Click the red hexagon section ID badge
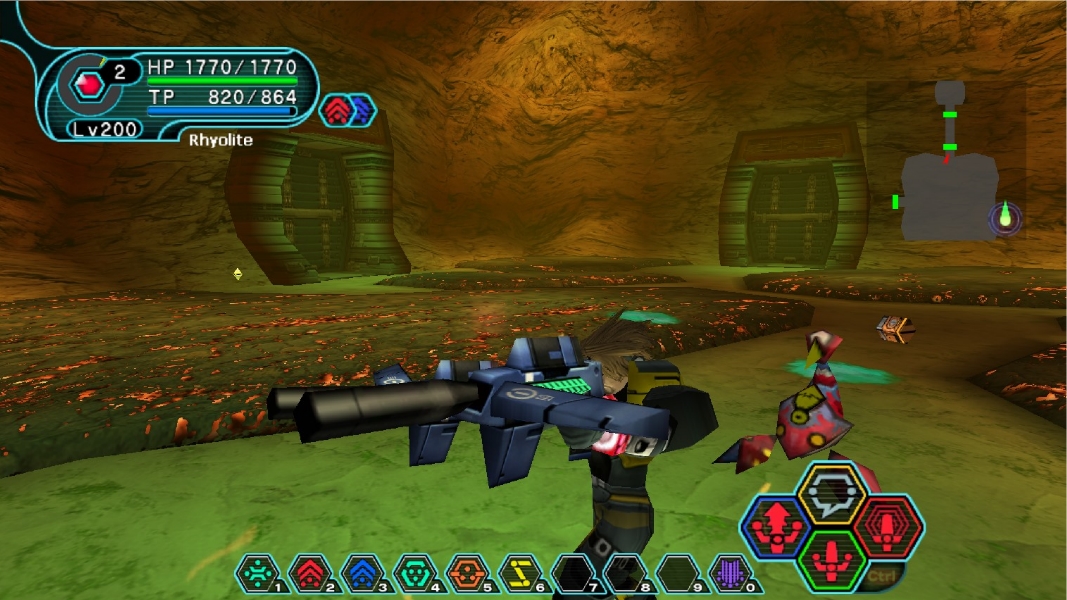This screenshot has width=1067, height=600. pos(89,86)
